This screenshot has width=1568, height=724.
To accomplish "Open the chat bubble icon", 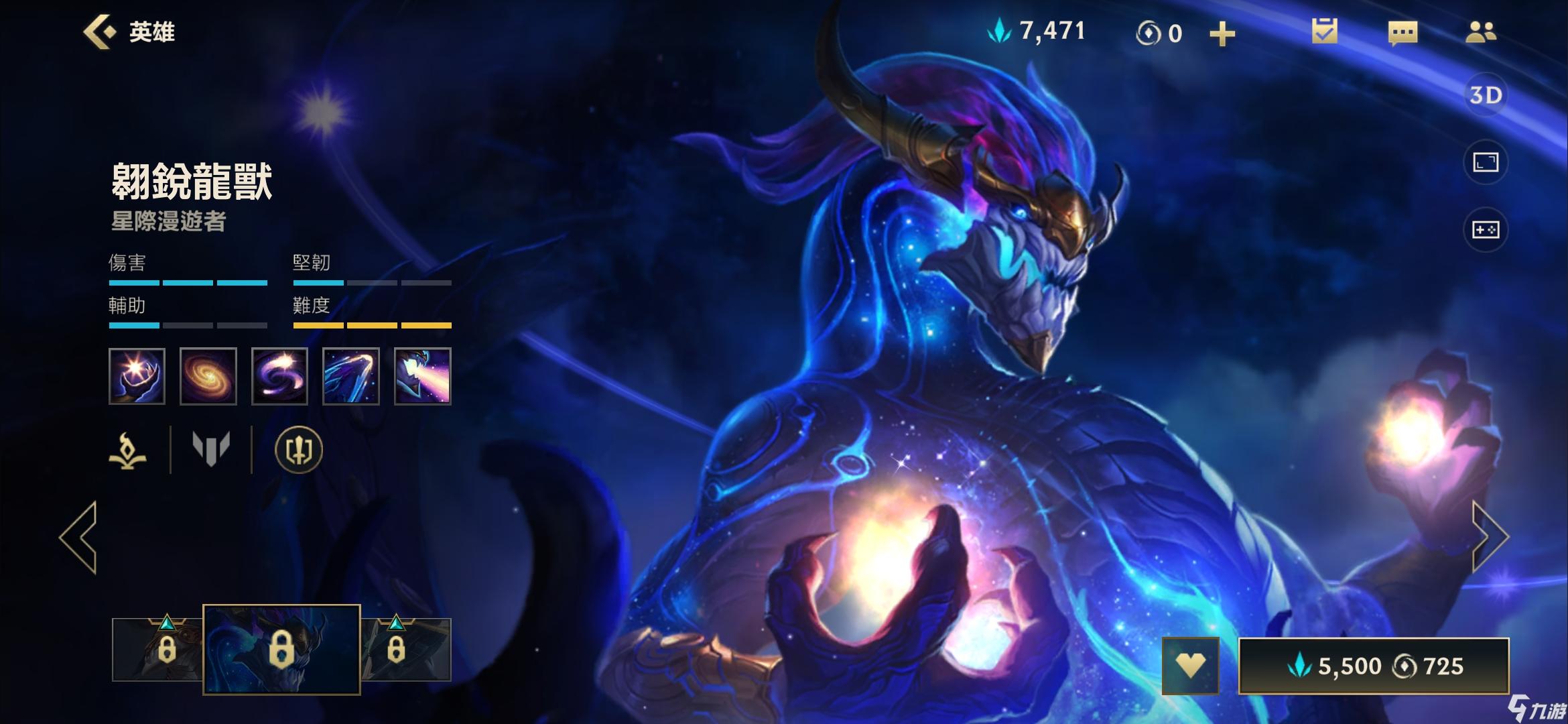I will 1402,32.
